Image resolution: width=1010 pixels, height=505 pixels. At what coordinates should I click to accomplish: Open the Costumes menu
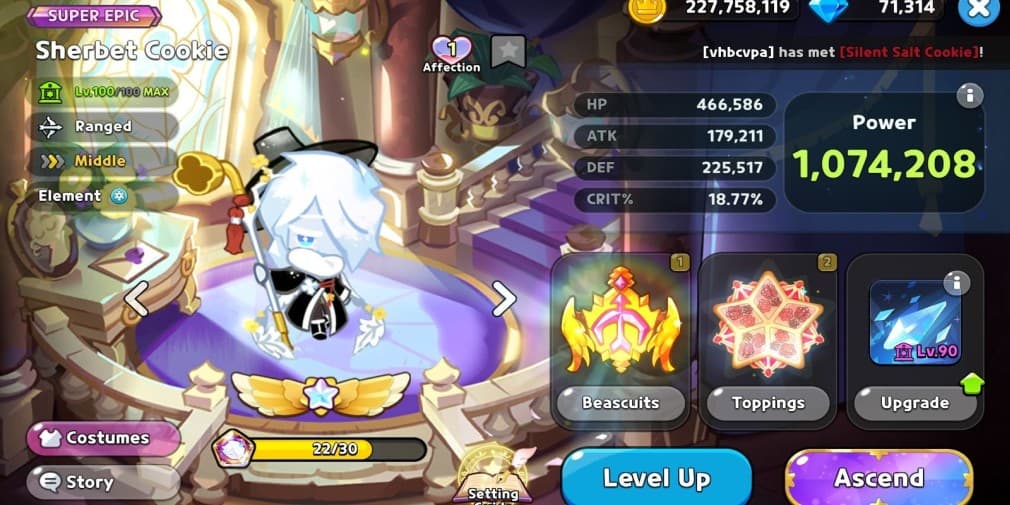[104, 438]
